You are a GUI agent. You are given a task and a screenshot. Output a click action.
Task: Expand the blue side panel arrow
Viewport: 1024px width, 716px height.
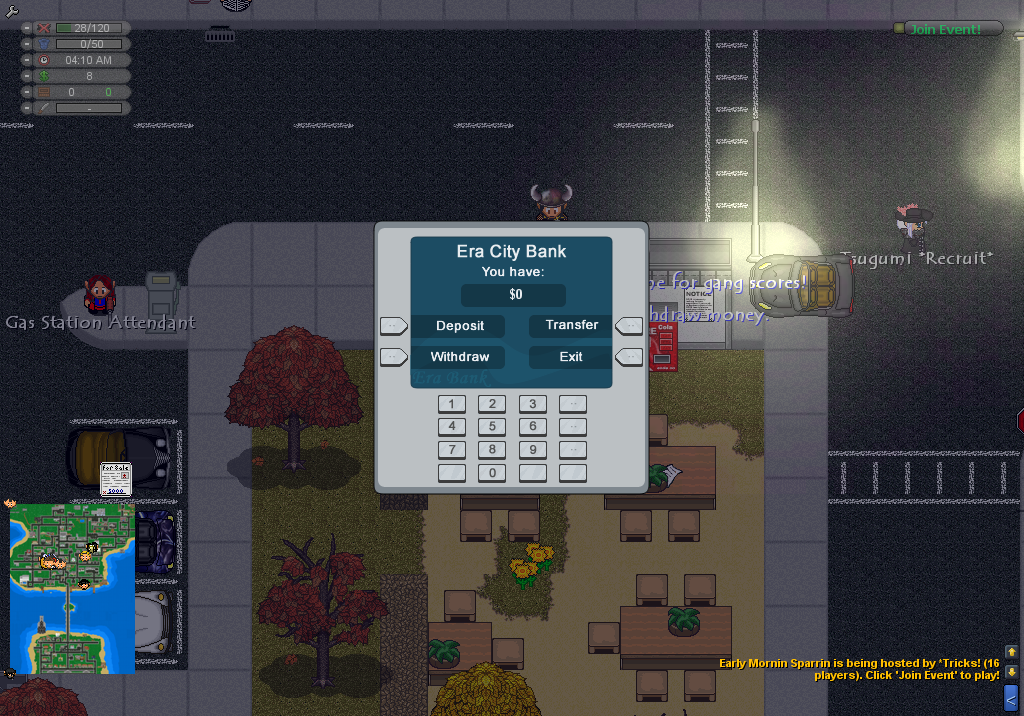point(1011,697)
